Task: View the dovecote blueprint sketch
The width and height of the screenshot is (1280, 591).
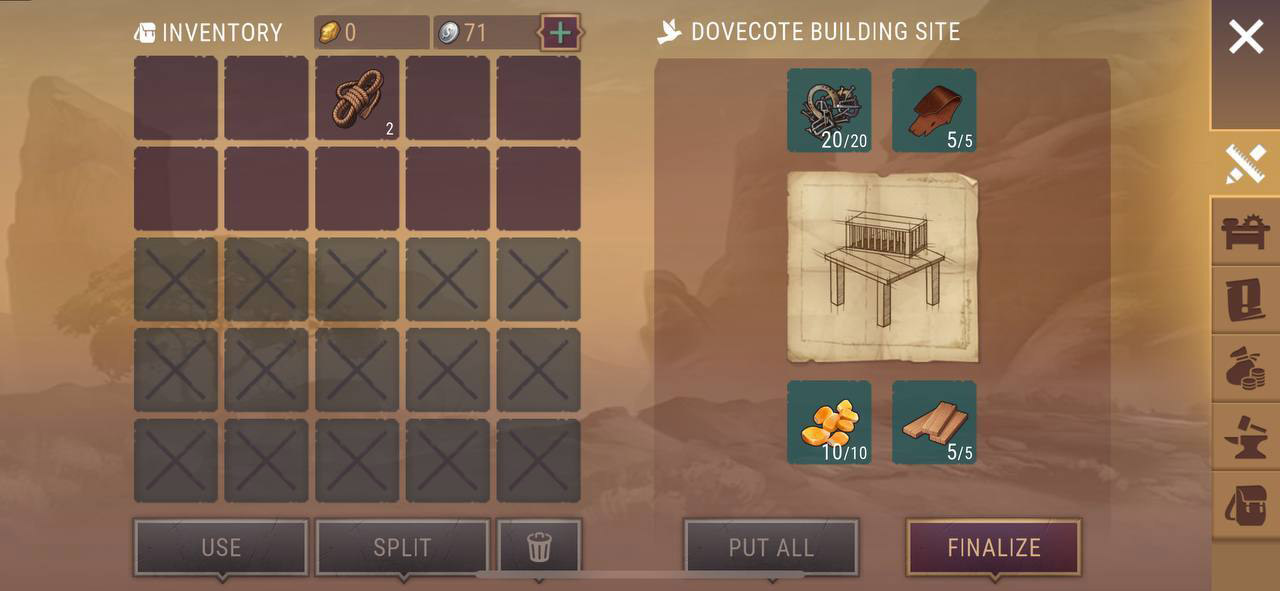Action: (x=882, y=267)
